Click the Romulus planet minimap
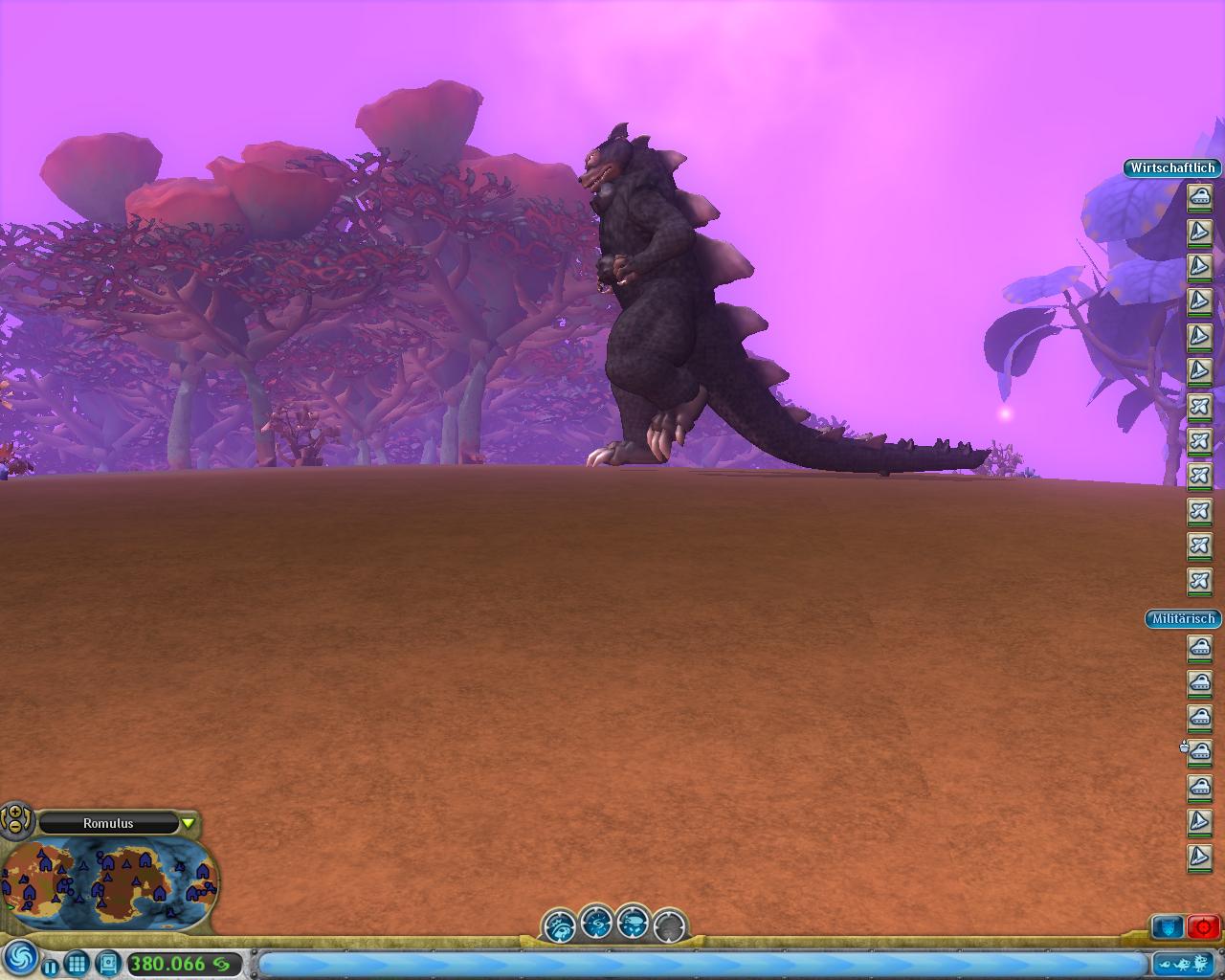 (x=109, y=882)
